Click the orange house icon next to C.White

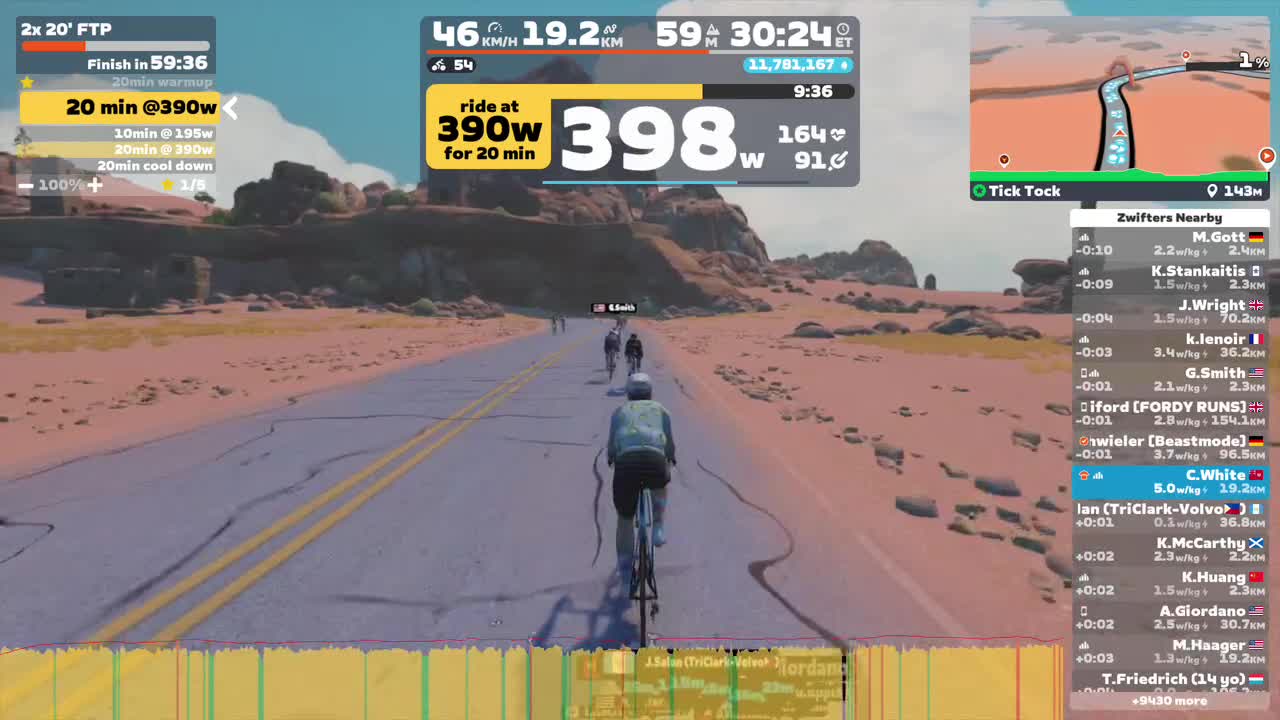(1086, 475)
